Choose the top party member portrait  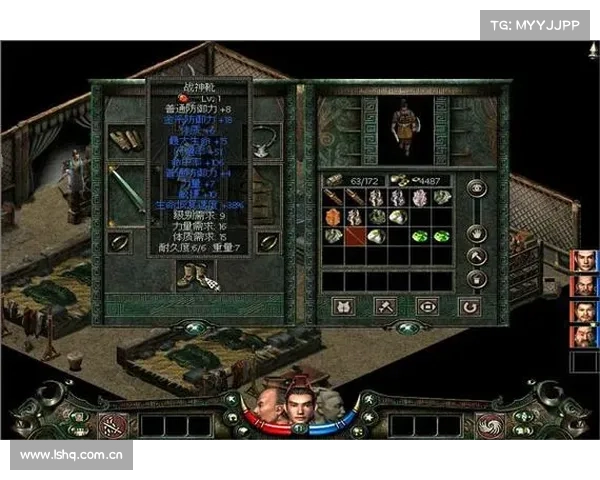pos(585,261)
